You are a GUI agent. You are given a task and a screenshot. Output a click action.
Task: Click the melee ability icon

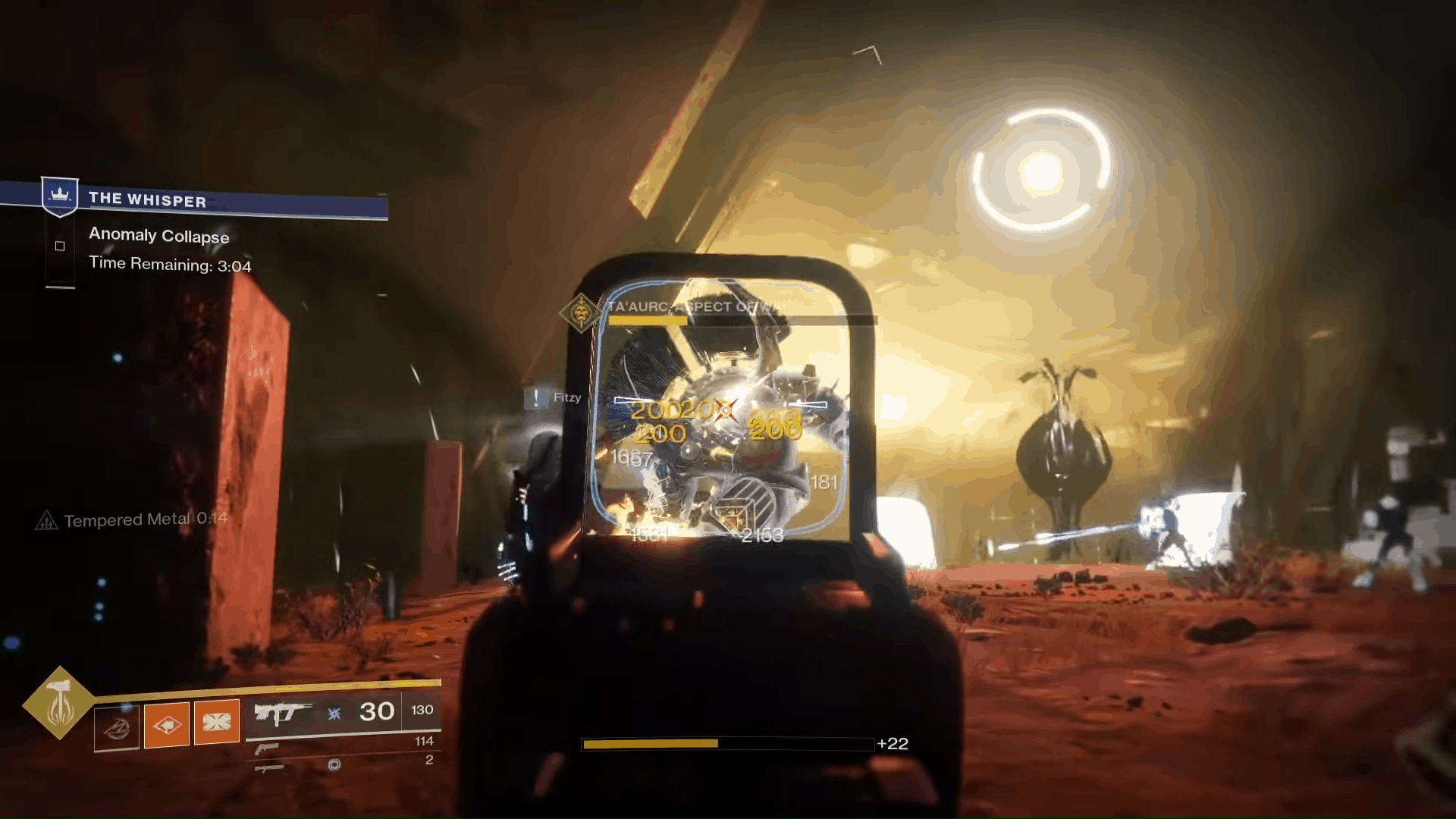[216, 723]
